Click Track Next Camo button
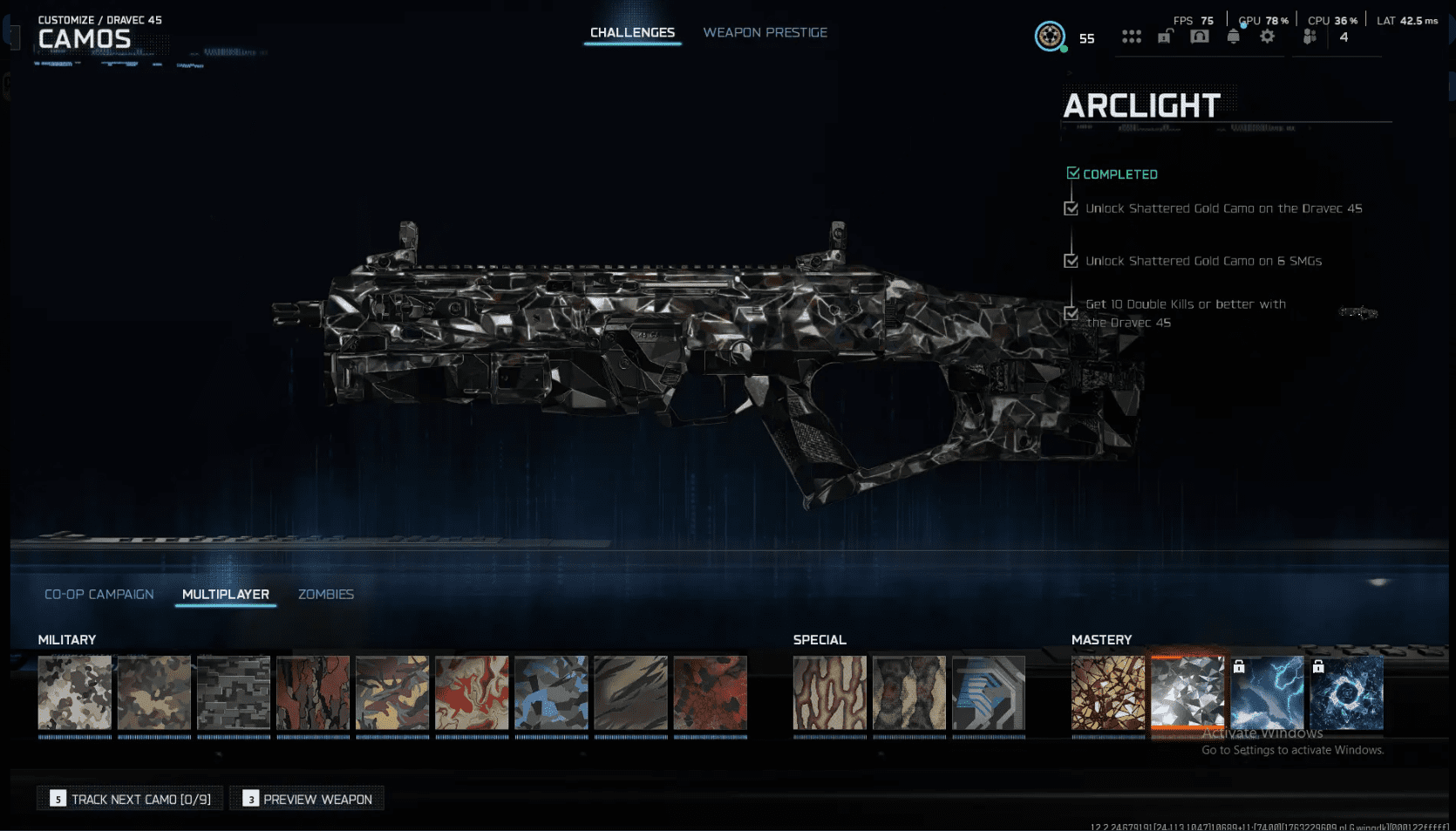Image resolution: width=1456 pixels, height=831 pixels. (131, 799)
